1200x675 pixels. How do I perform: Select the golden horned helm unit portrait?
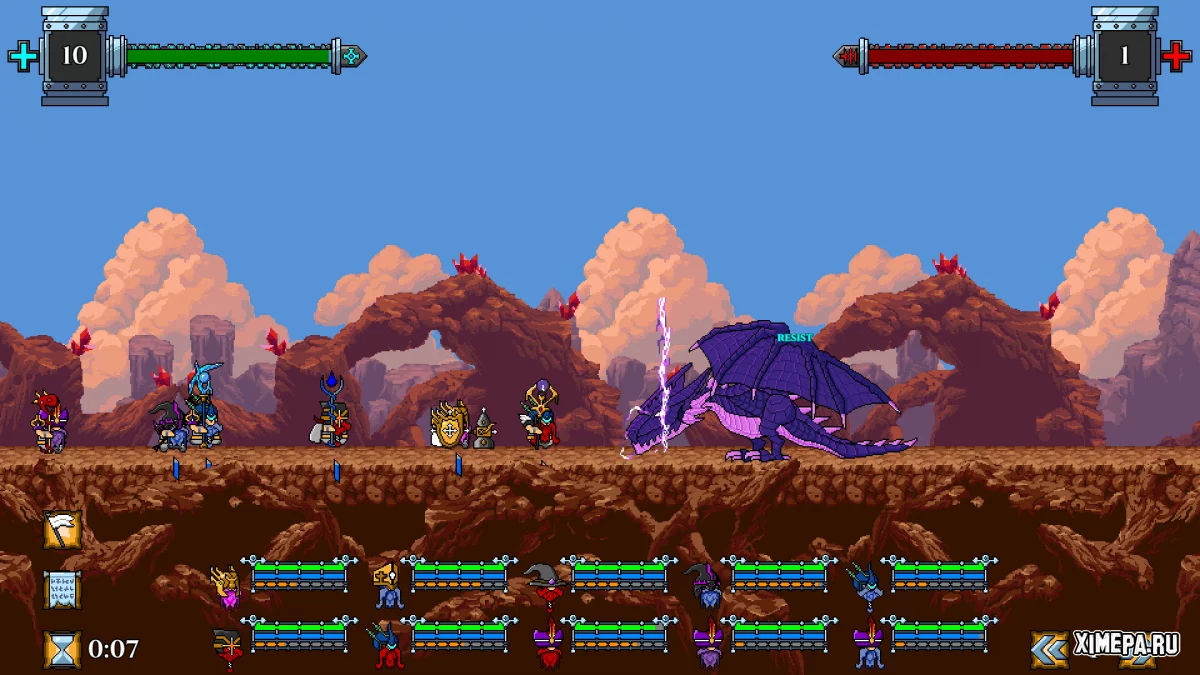pyautogui.click(x=226, y=585)
